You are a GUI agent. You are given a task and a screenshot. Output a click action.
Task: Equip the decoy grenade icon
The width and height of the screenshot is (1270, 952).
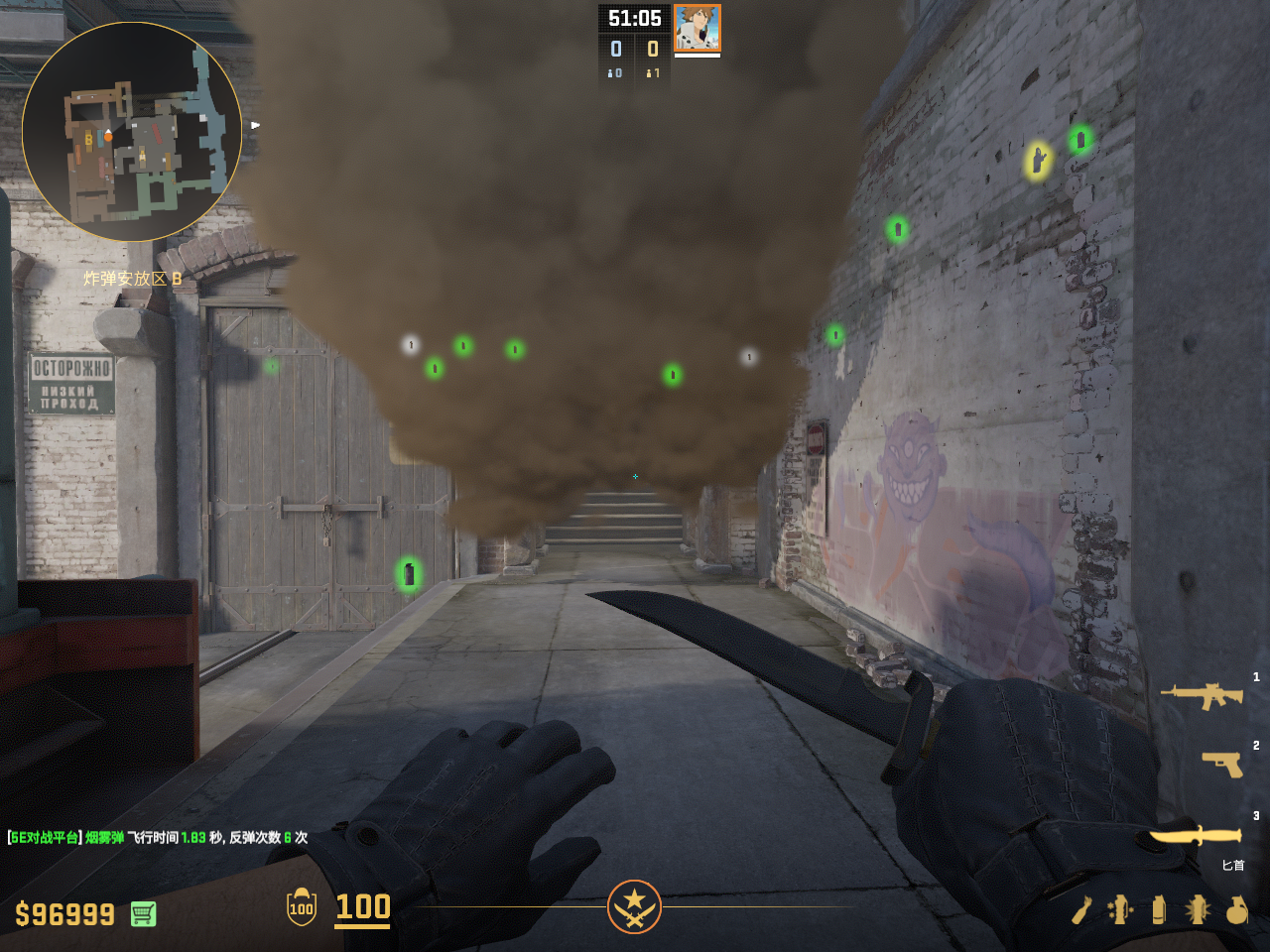(1120, 909)
